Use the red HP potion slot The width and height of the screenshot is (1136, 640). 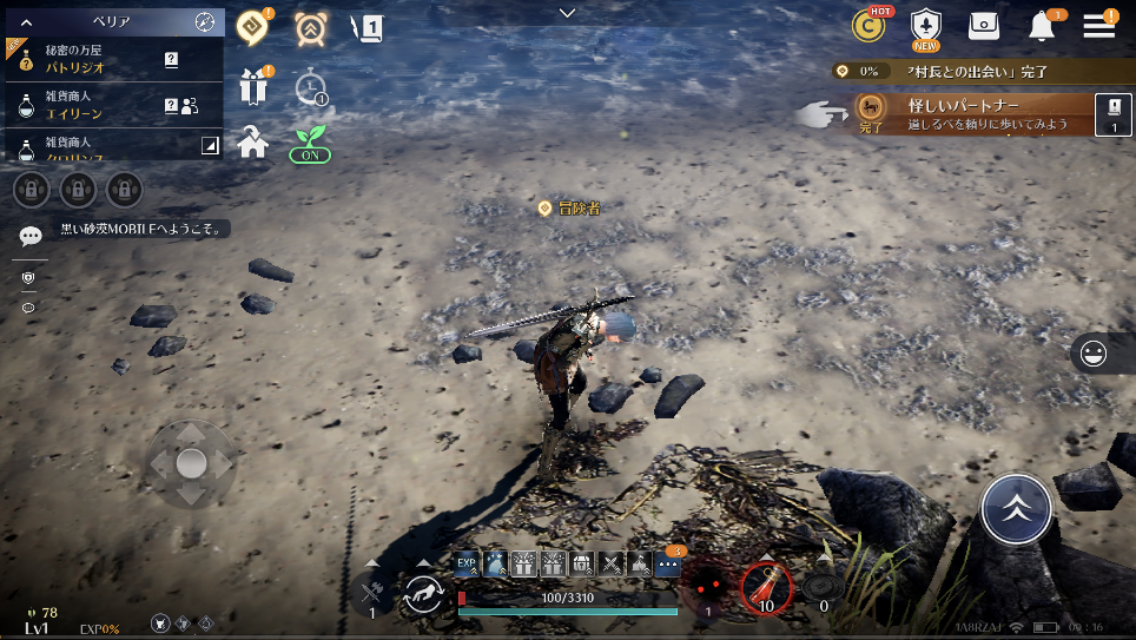coord(766,588)
